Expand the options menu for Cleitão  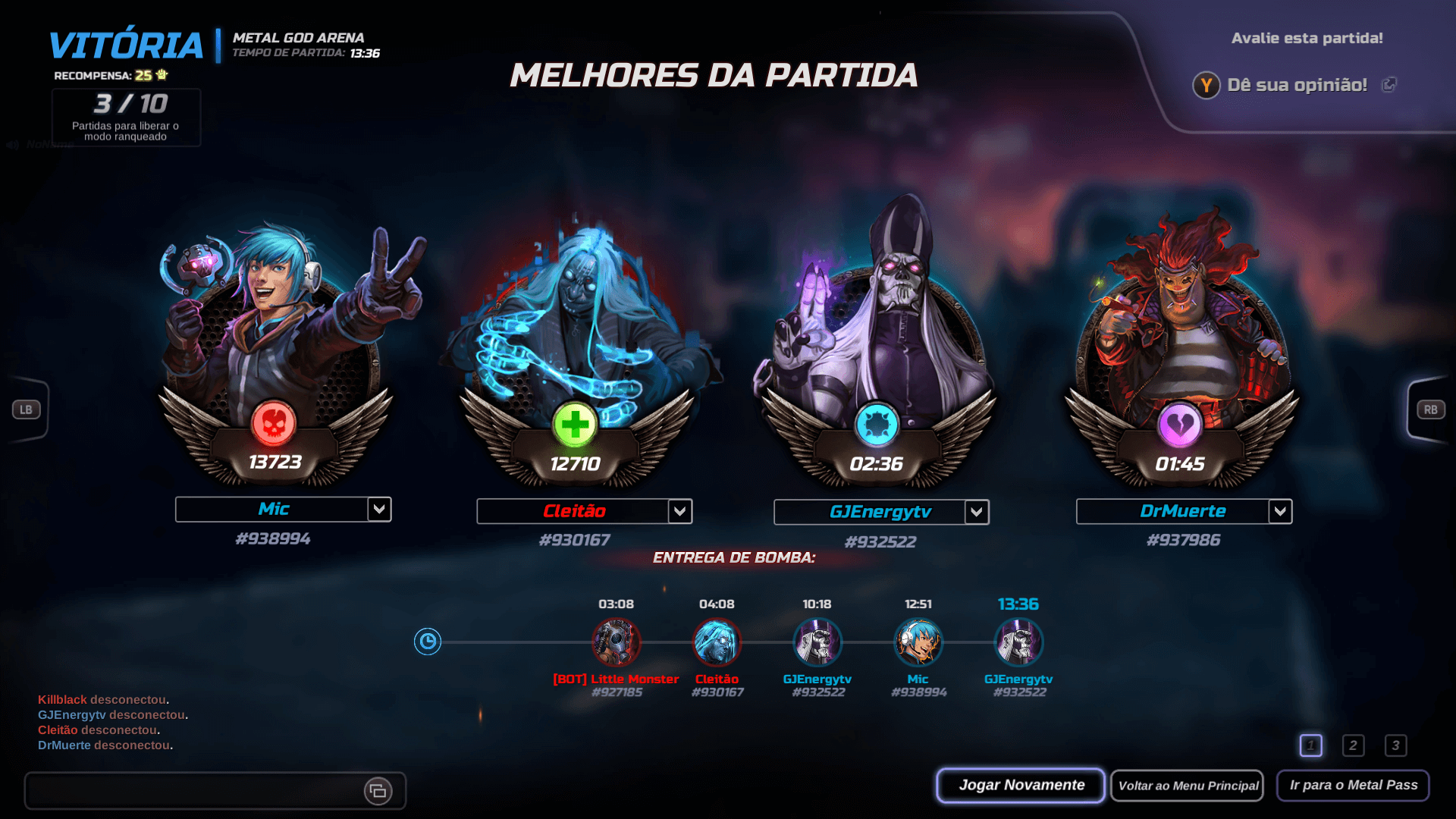coord(679,511)
